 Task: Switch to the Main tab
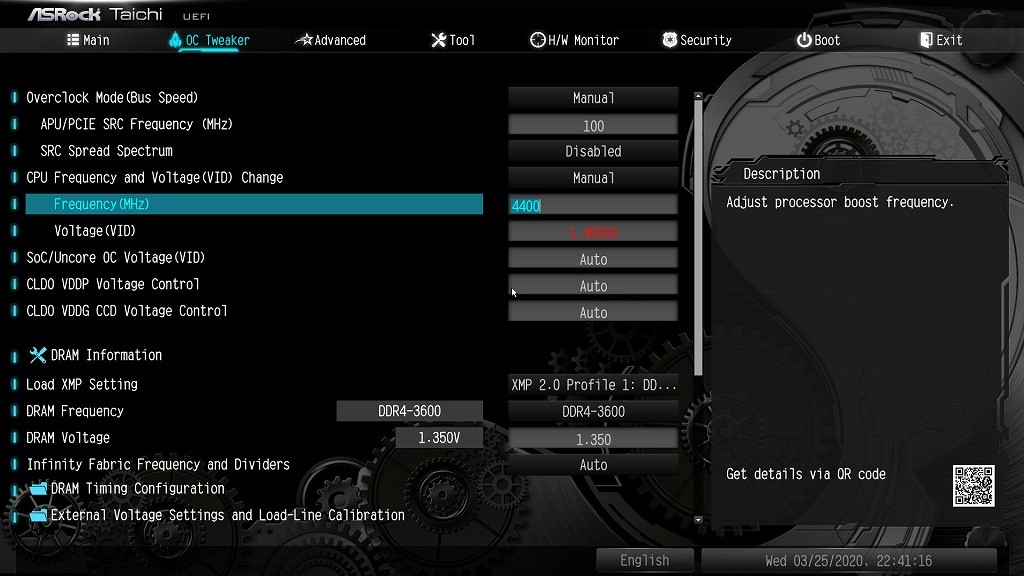point(88,40)
